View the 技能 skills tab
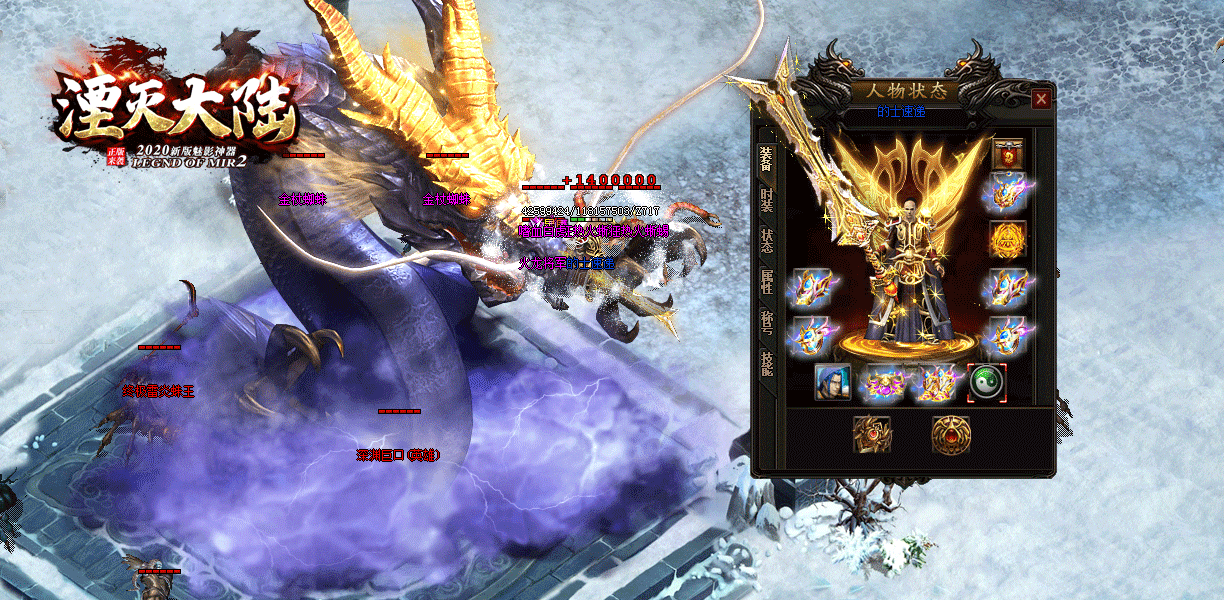Image resolution: width=1224 pixels, height=600 pixels. [766, 364]
